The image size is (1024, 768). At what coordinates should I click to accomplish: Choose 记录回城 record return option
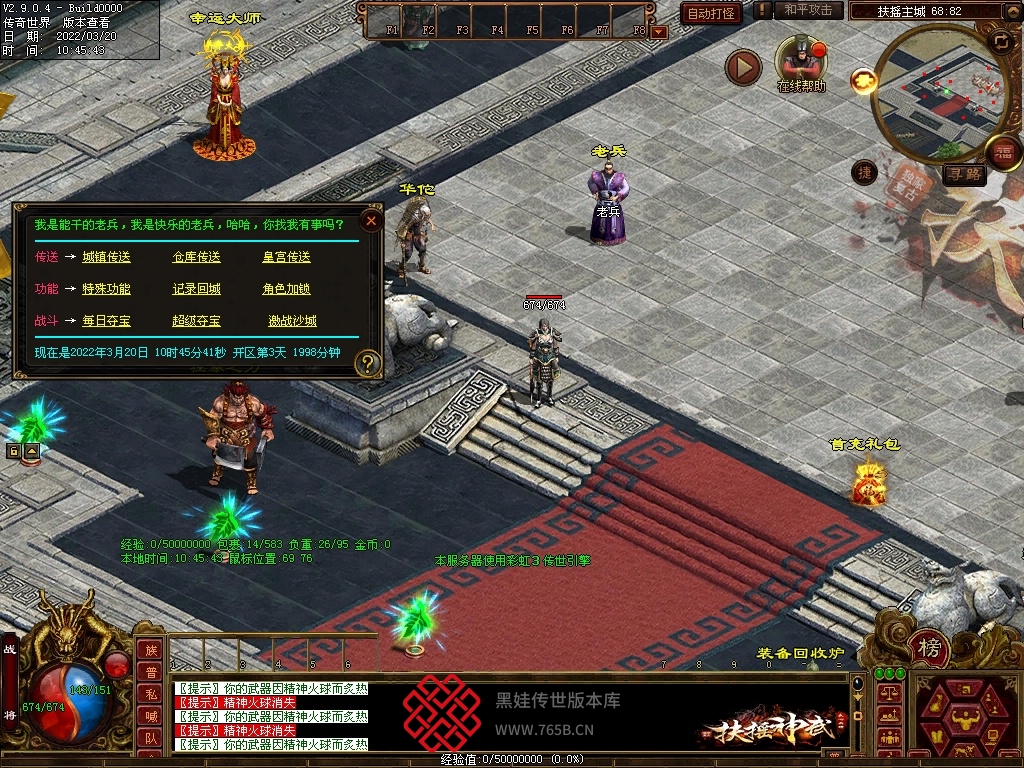pyautogui.click(x=196, y=289)
